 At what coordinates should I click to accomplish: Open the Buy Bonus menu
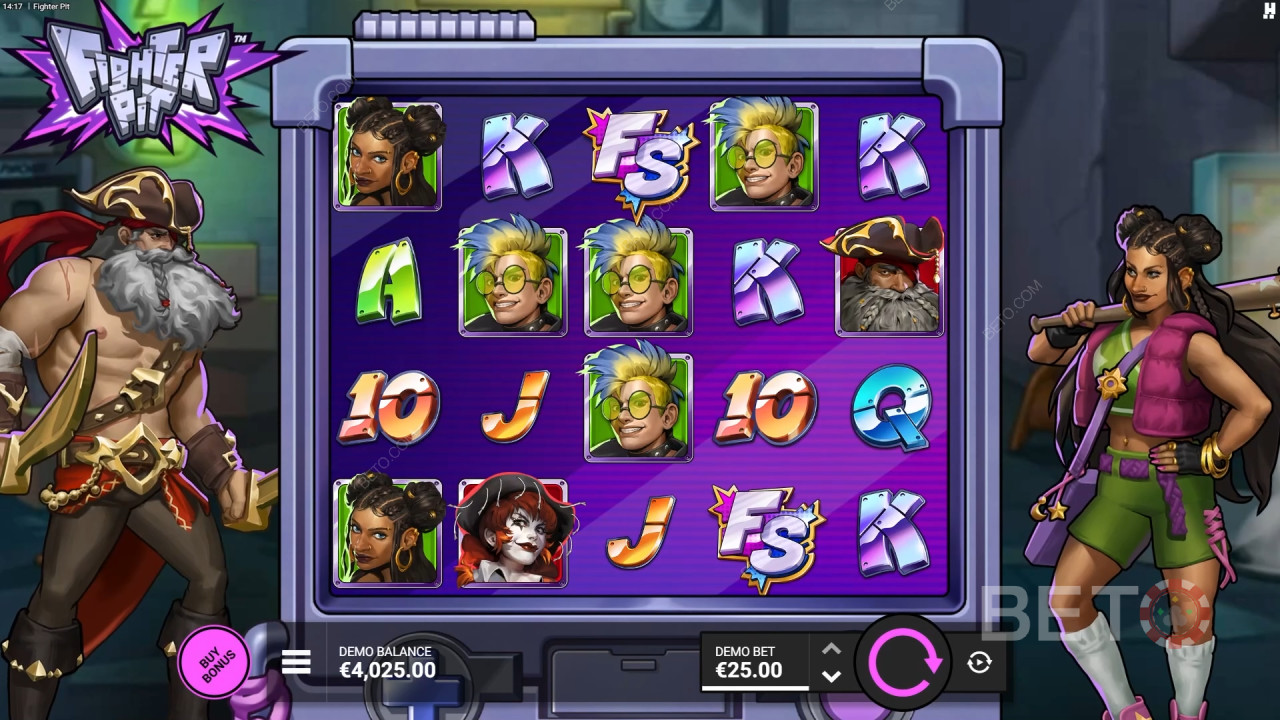pyautogui.click(x=213, y=660)
